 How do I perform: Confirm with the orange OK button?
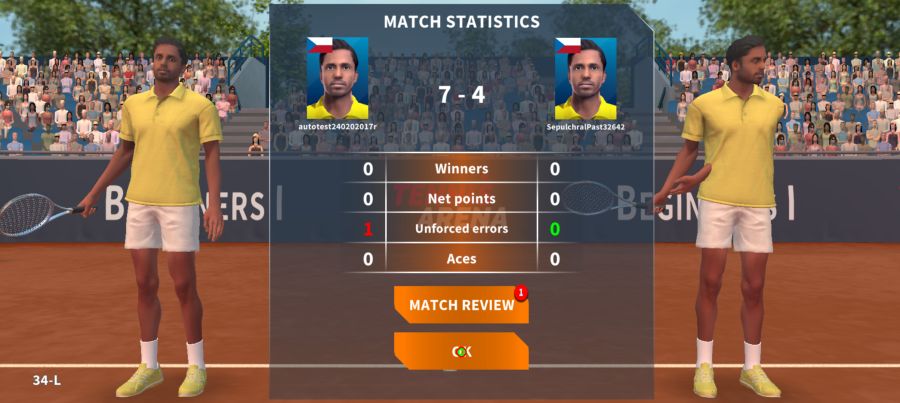pos(461,351)
